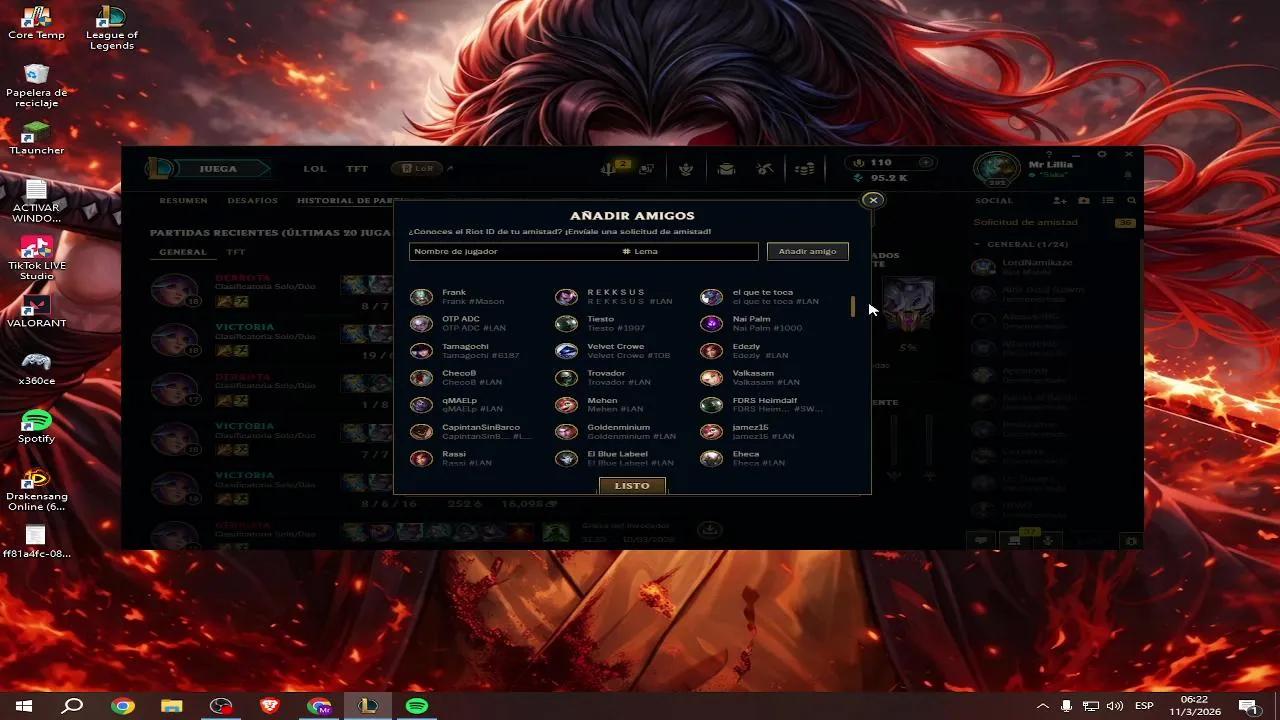The height and width of the screenshot is (720, 1280).
Task: Open Spotify from the taskbar
Action: pyautogui.click(x=416, y=706)
